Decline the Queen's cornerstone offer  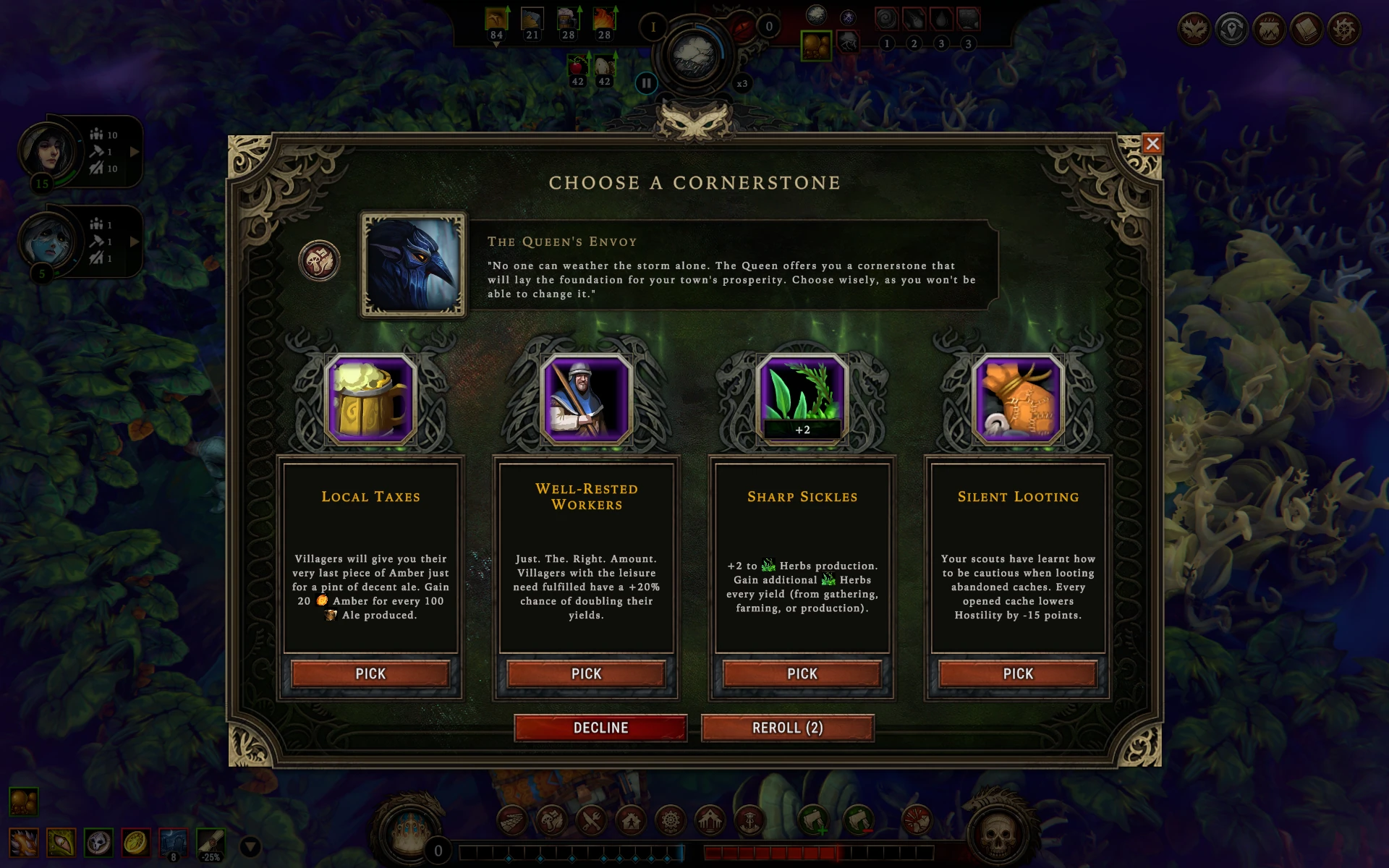pyautogui.click(x=600, y=728)
